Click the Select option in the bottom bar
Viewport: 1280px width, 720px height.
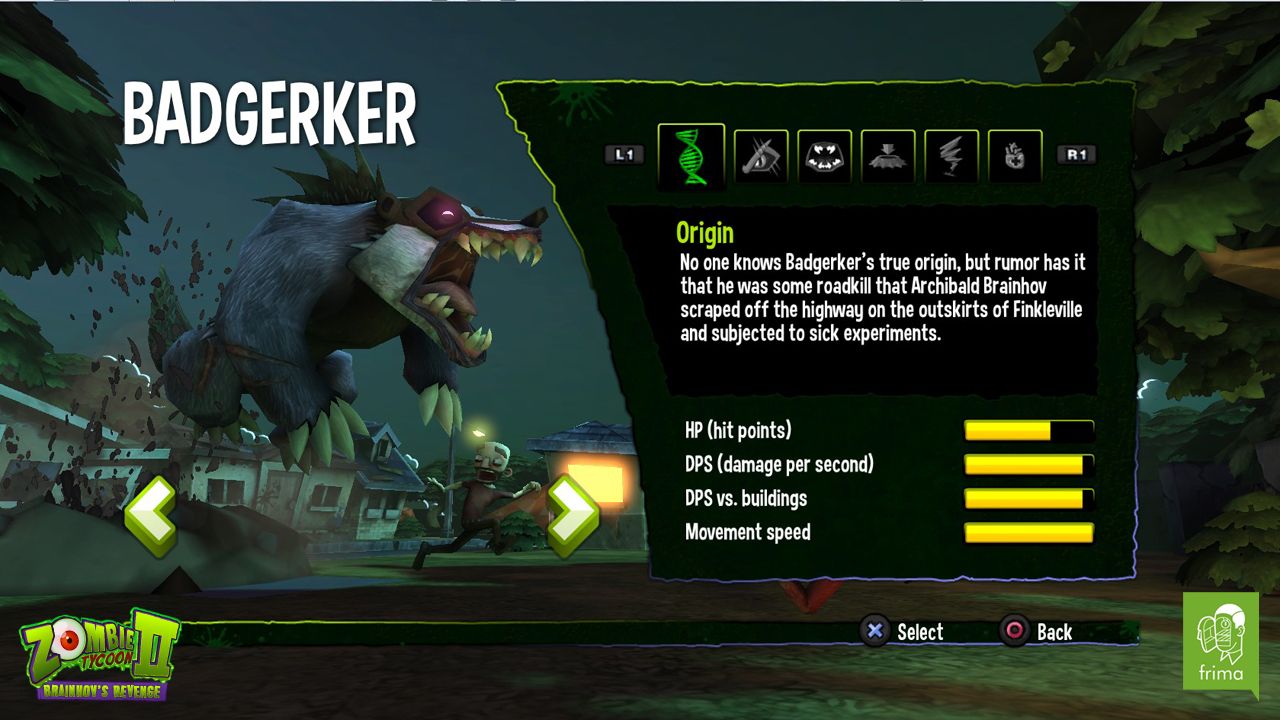point(903,631)
